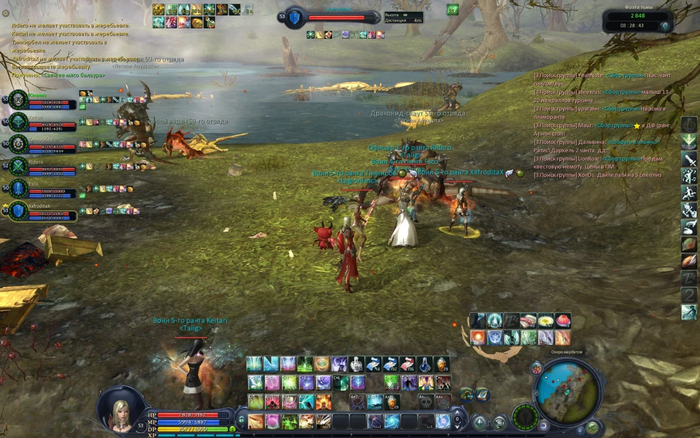The width and height of the screenshot is (700, 438).
Task: Activate the top skill on the right sidebar
Action: coord(689,124)
